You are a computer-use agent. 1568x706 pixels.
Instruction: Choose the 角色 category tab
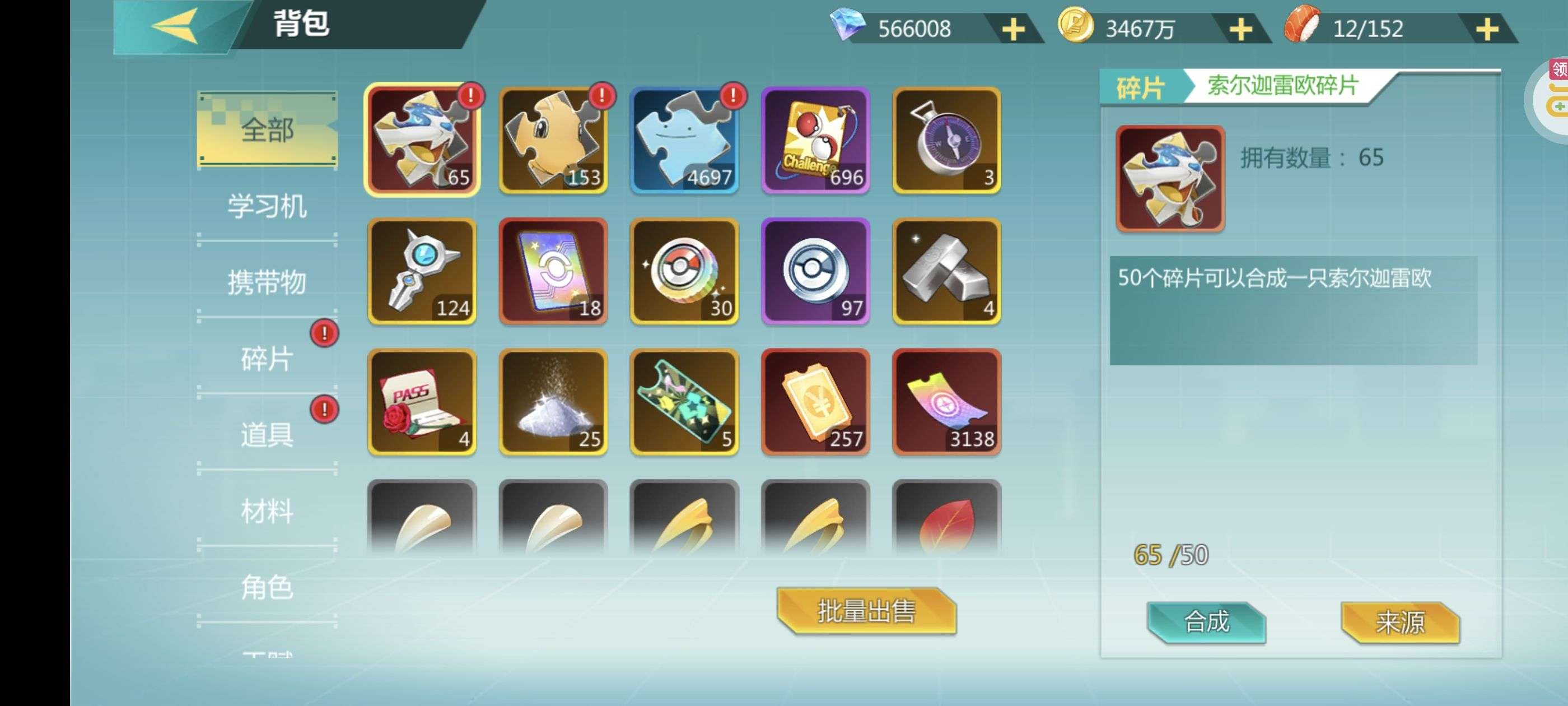pos(267,587)
